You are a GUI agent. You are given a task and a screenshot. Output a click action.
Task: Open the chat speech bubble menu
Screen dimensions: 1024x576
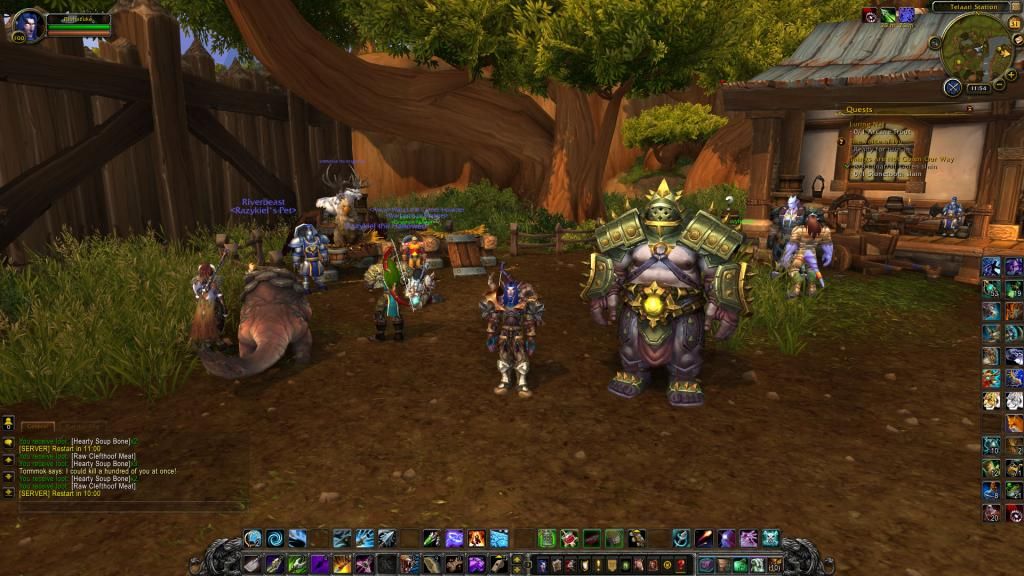[8, 441]
